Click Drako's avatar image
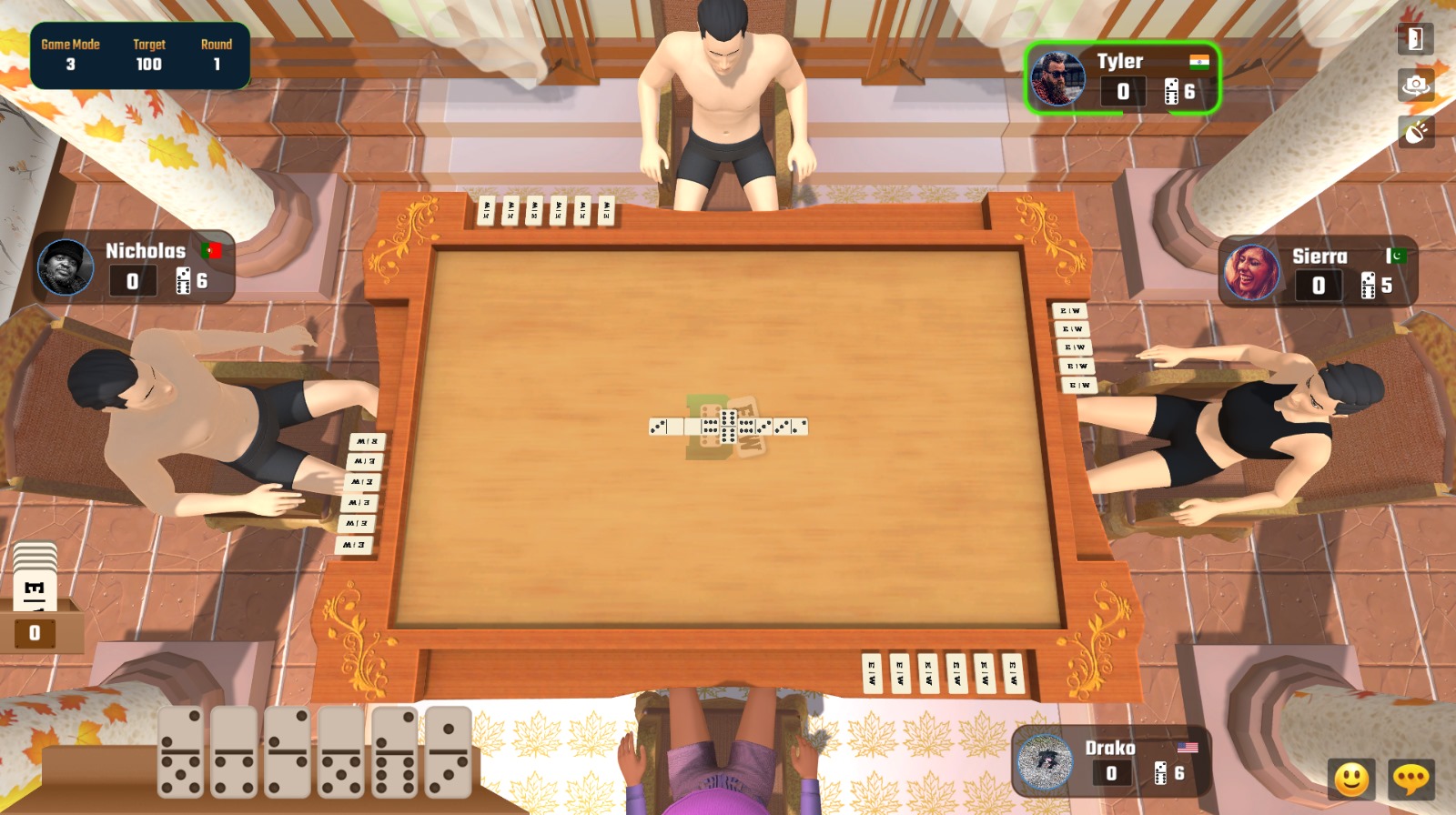The image size is (1456, 815). [1044, 762]
